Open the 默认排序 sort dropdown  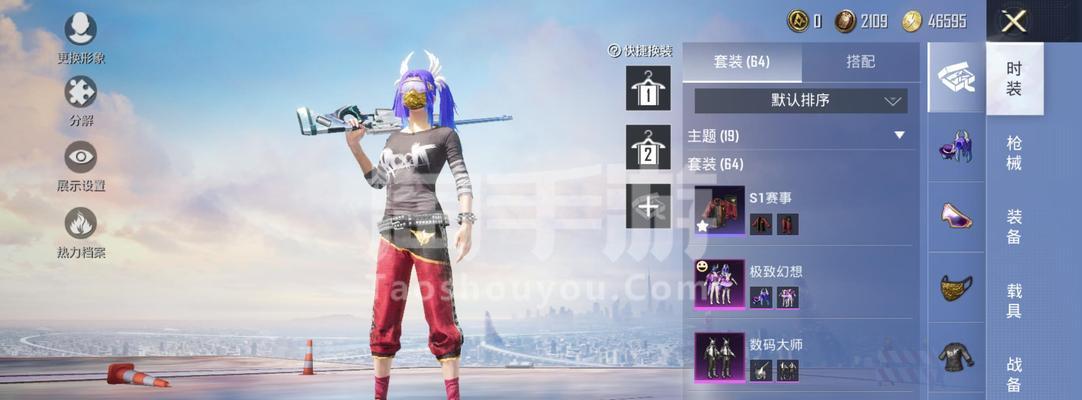pos(801,101)
